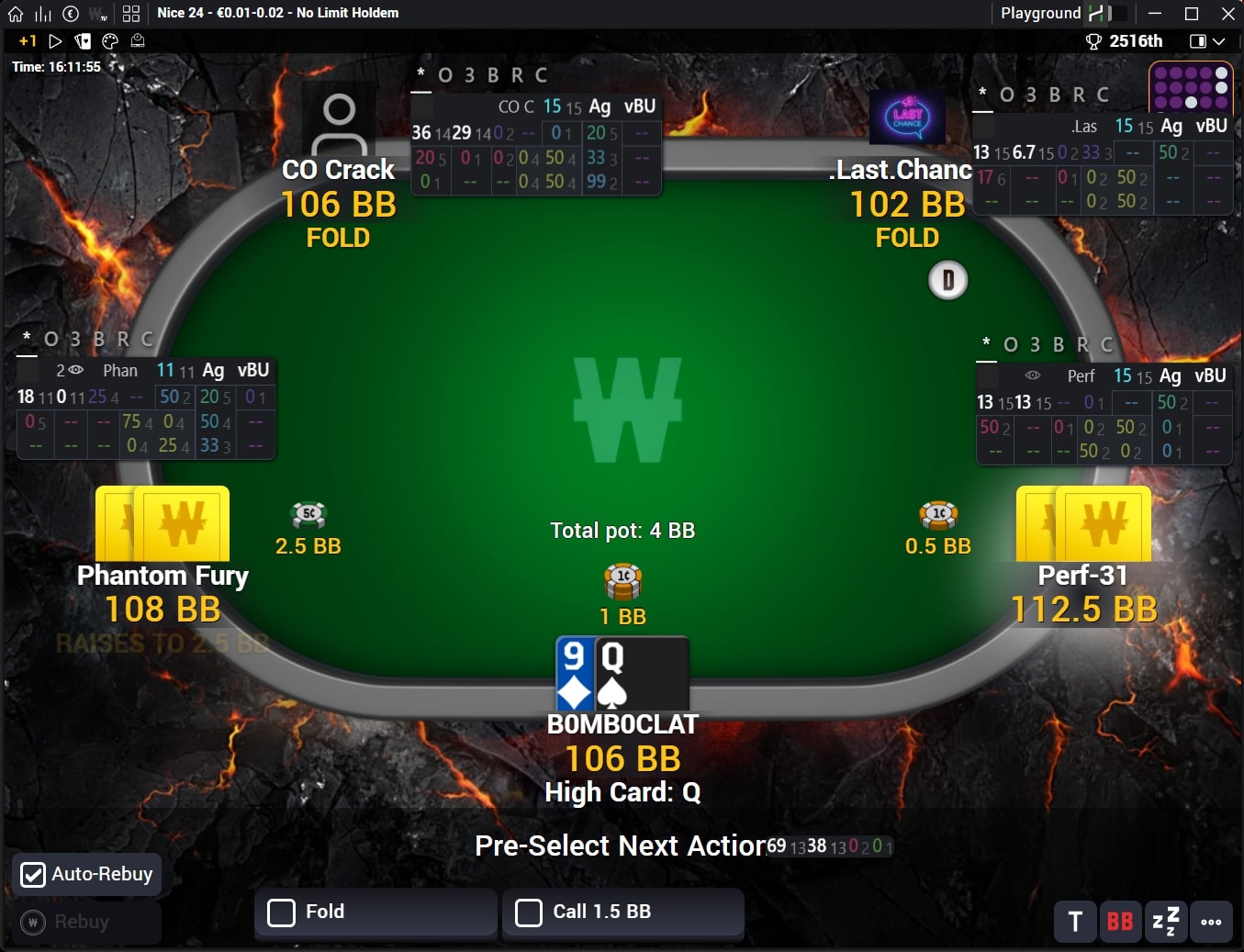The height and width of the screenshot is (952, 1244).
Task: Open the three-dot more options menu
Action: [x=1211, y=922]
